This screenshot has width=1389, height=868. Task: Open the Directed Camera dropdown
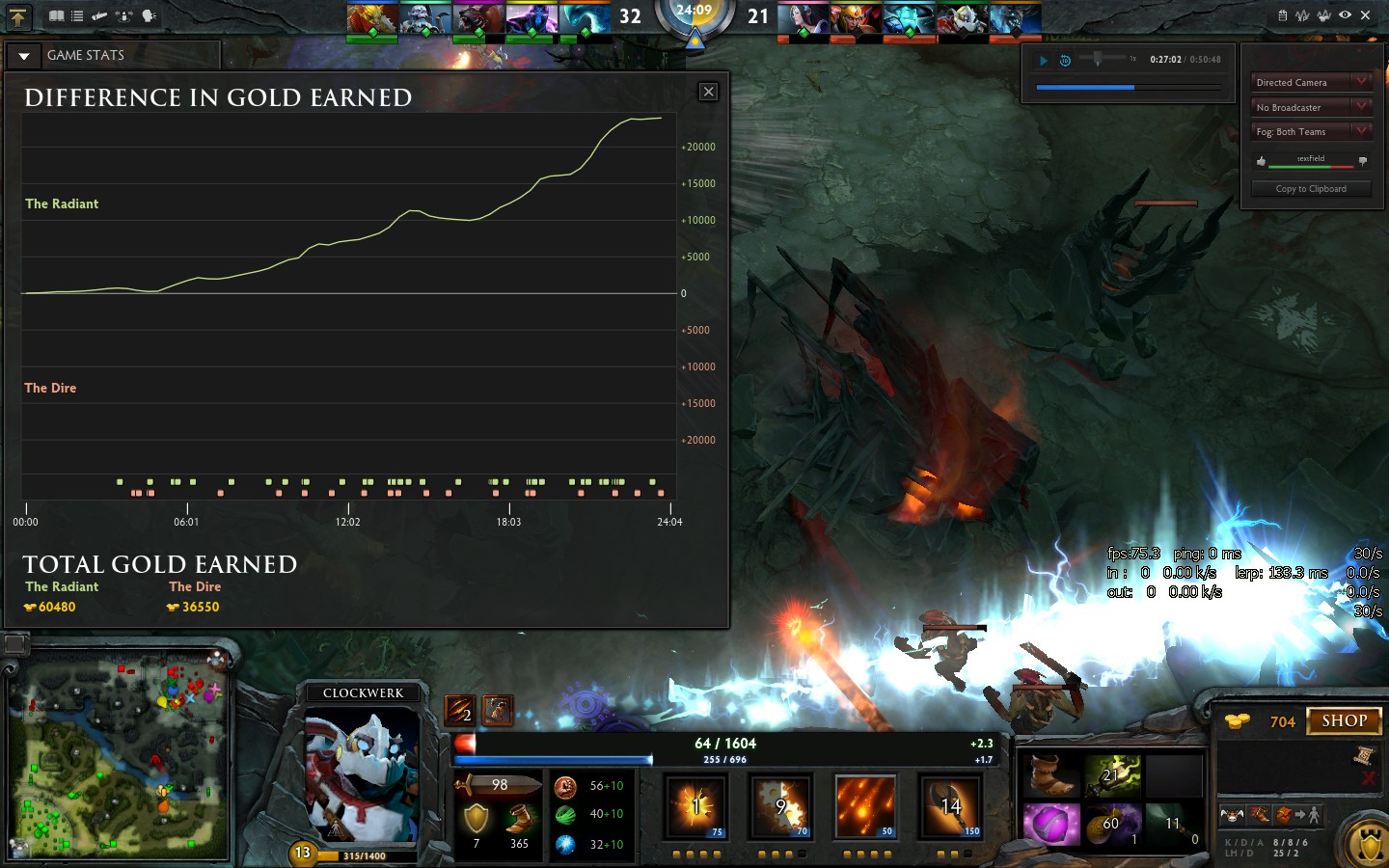pyautogui.click(x=1311, y=83)
